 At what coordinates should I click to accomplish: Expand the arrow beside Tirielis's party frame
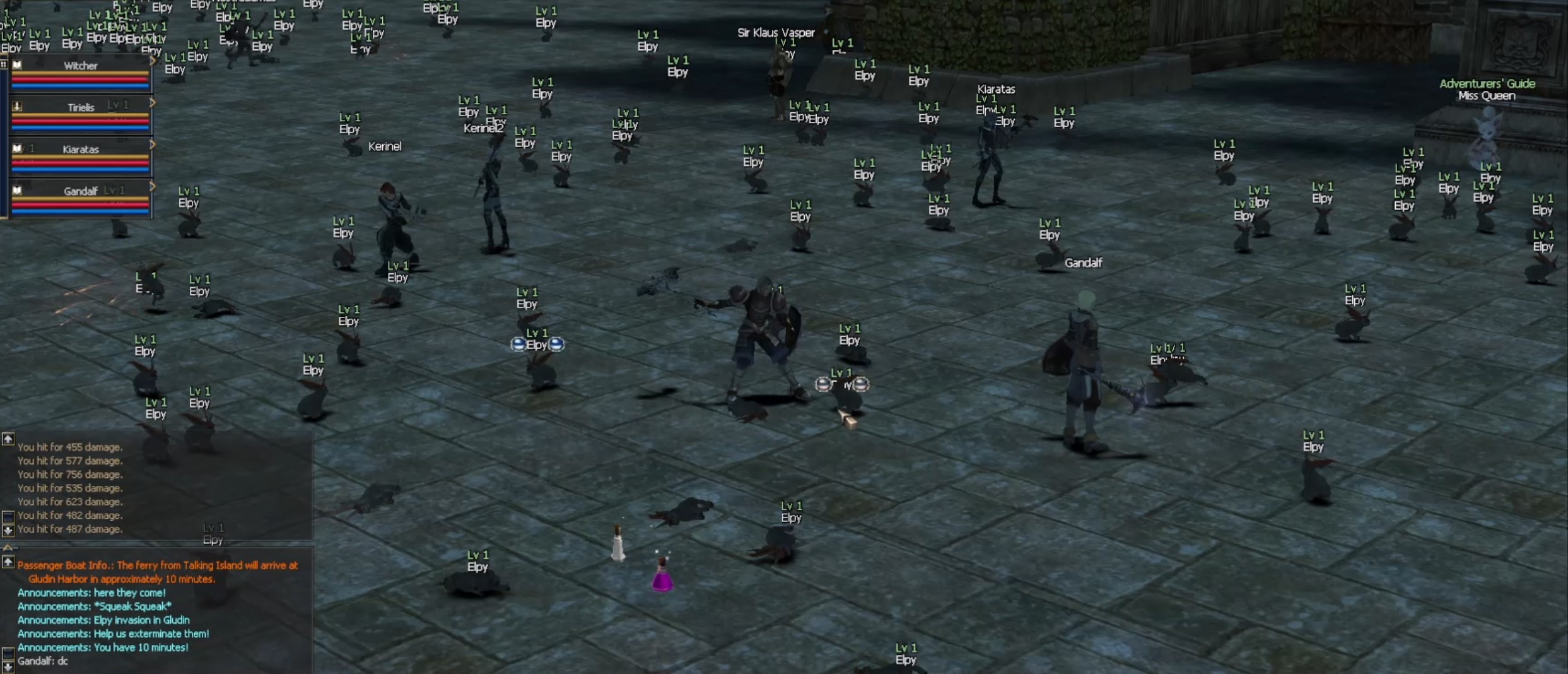(x=153, y=103)
